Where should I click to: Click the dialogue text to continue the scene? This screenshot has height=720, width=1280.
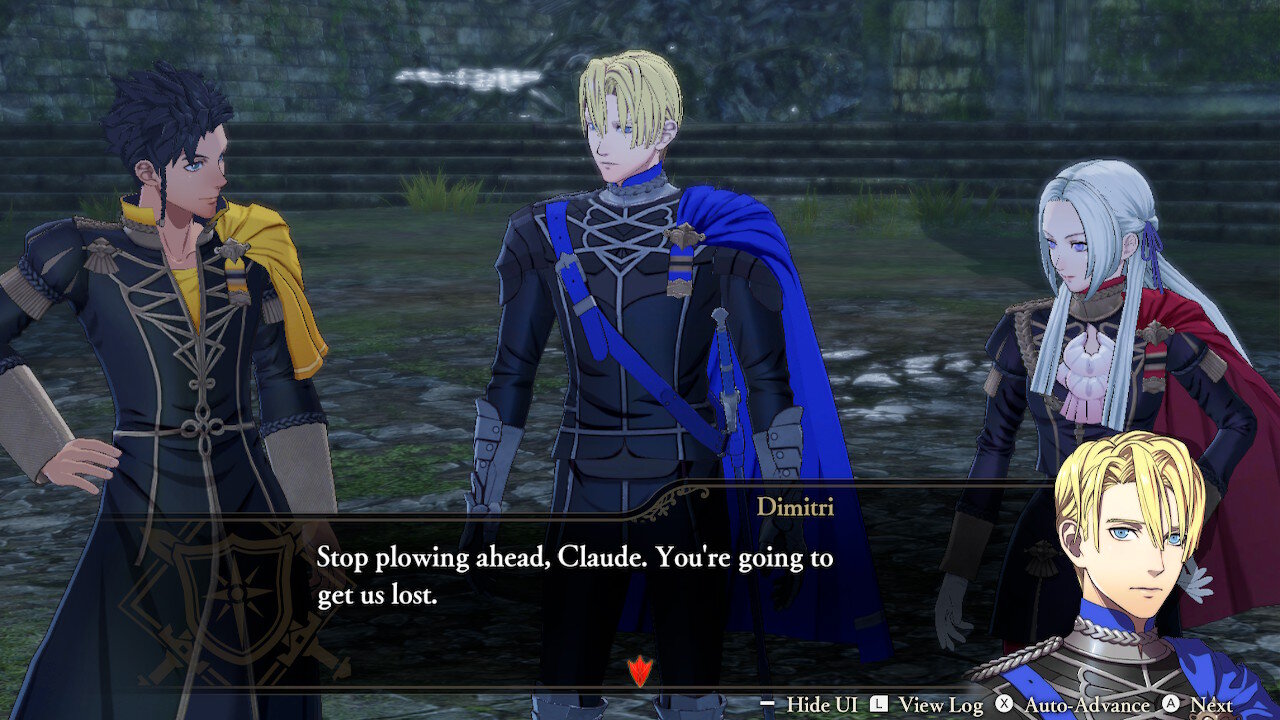click(575, 575)
